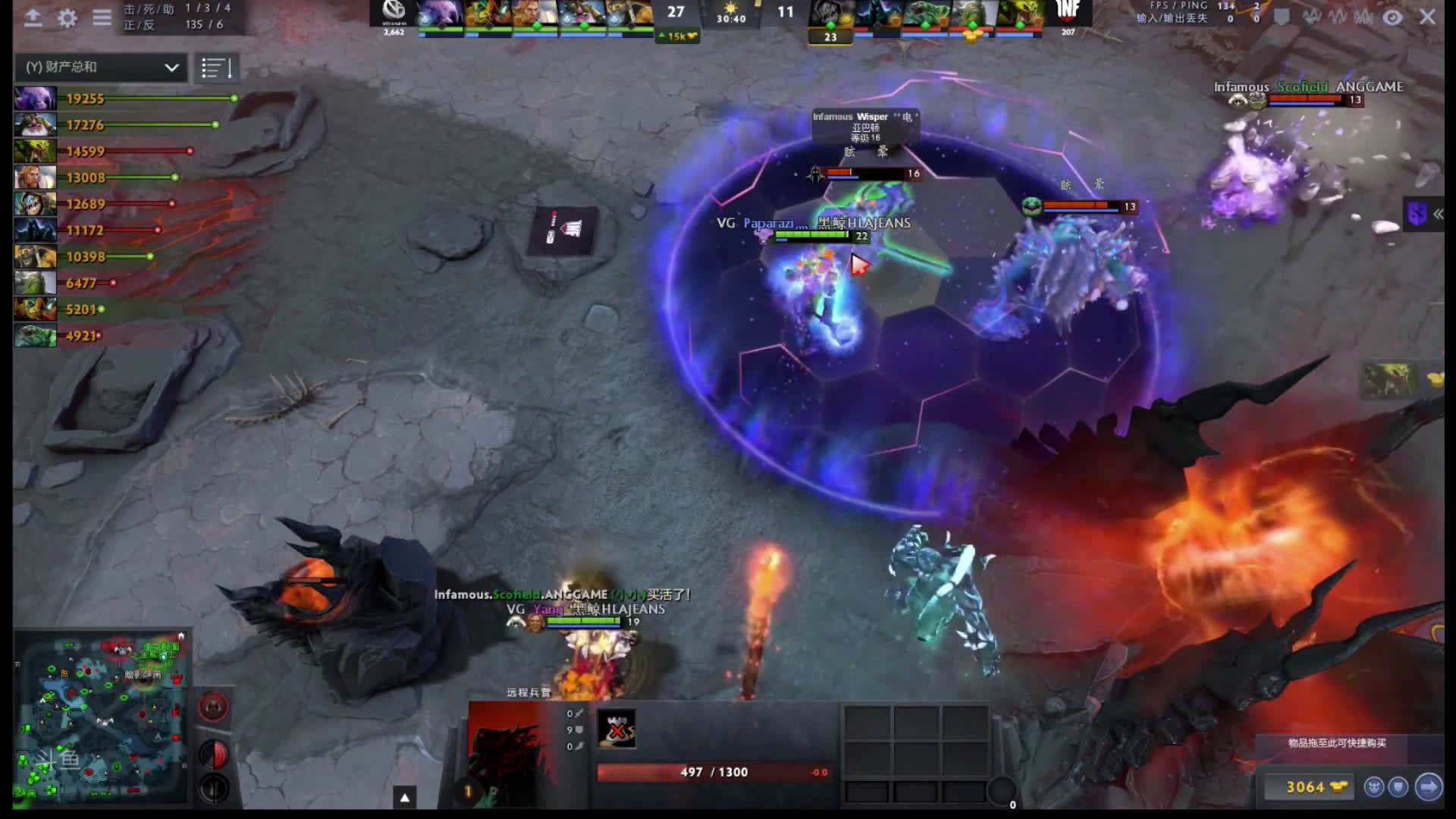Open the settings gear menu
1456x819 pixels.
(x=67, y=17)
